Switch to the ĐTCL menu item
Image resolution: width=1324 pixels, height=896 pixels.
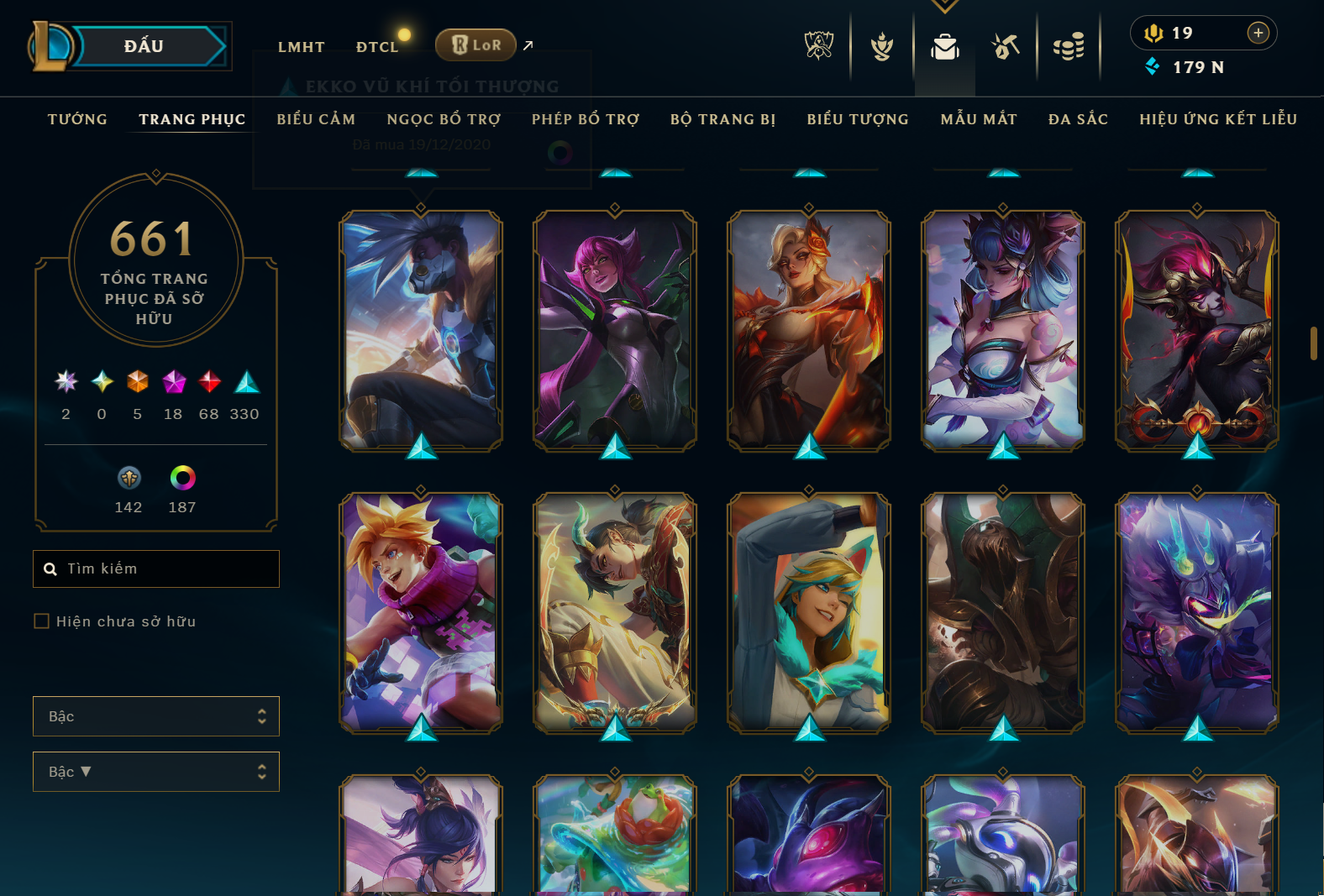click(x=377, y=46)
